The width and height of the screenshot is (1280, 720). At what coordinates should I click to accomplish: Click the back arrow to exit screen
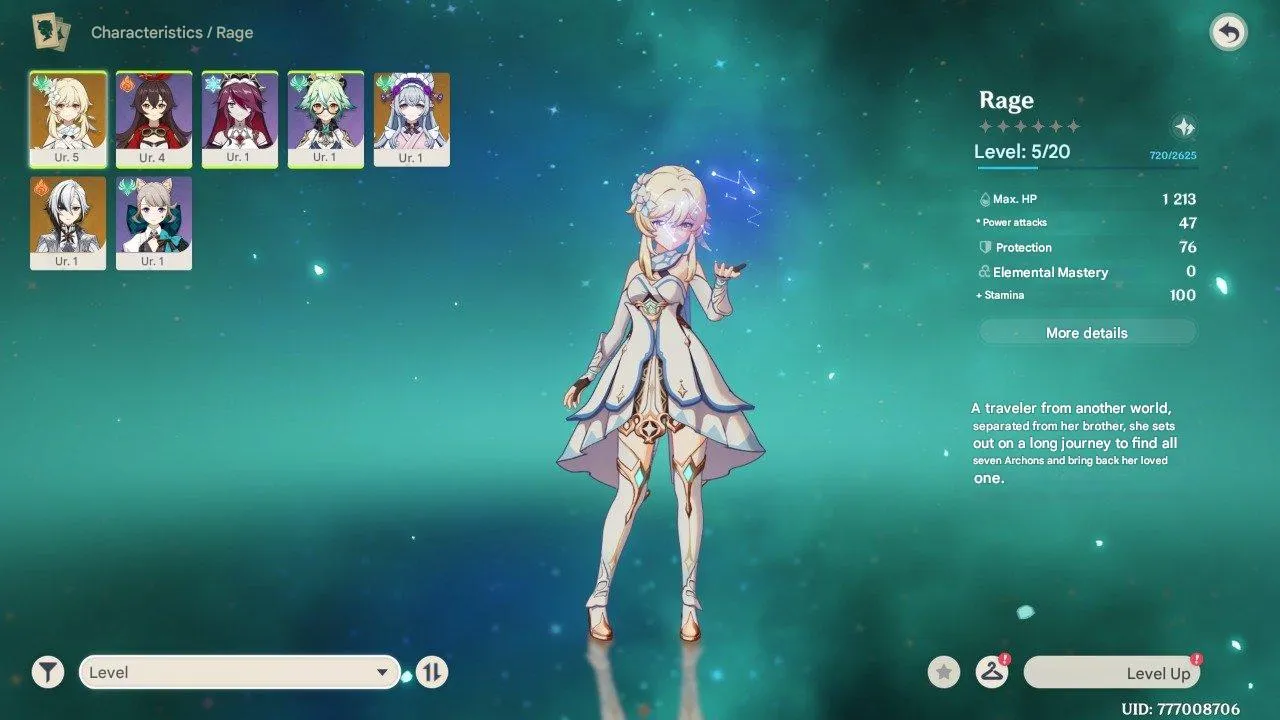pyautogui.click(x=1228, y=32)
